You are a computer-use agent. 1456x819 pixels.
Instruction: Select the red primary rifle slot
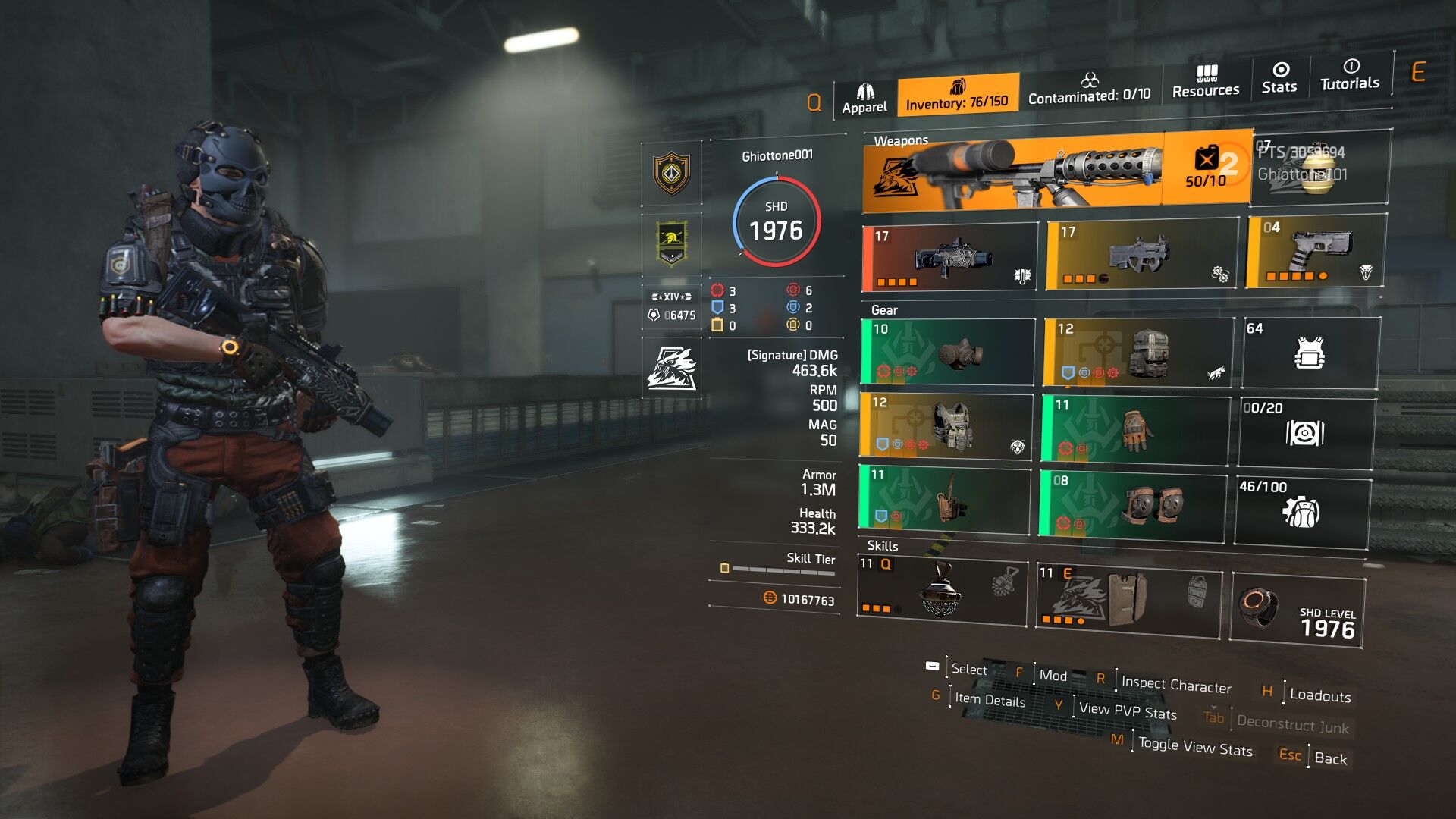click(950, 258)
